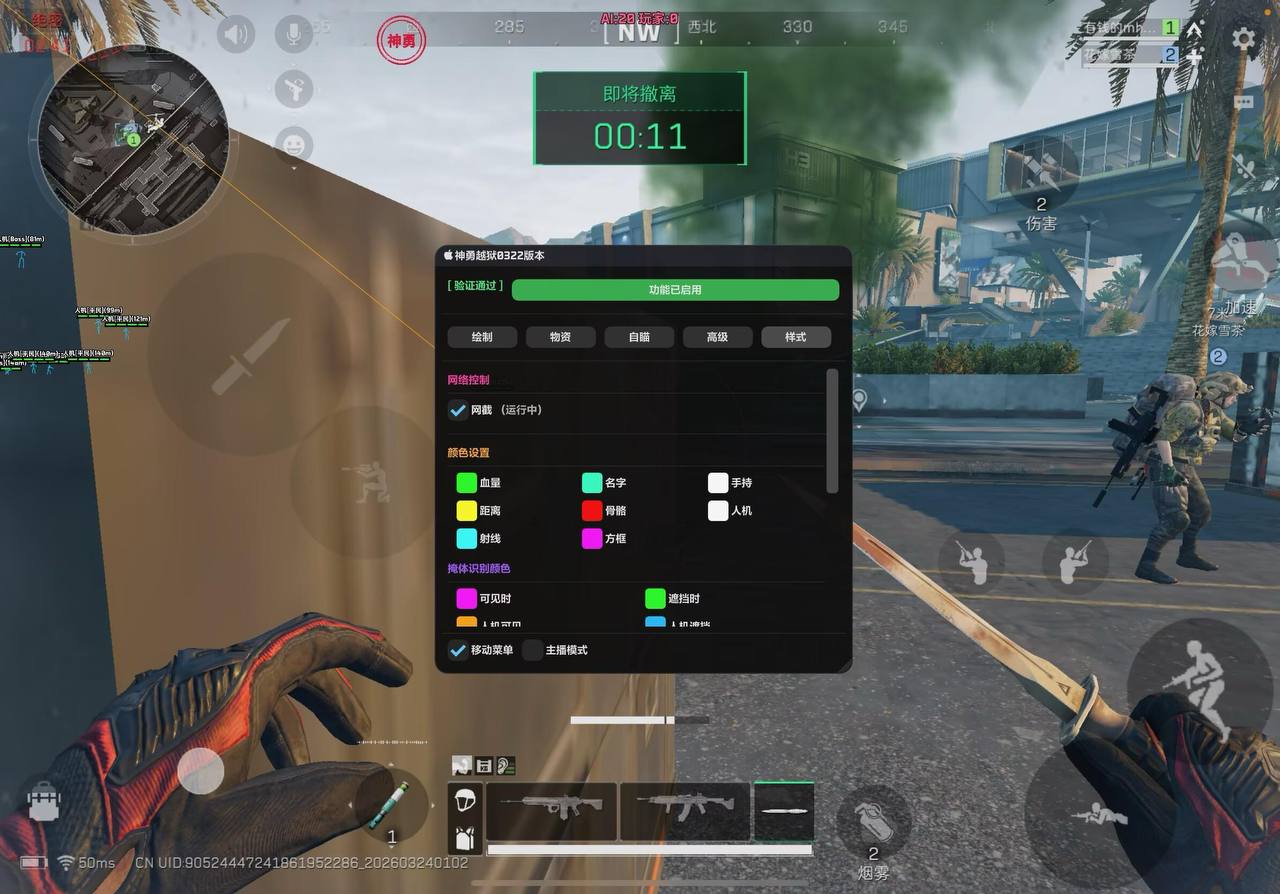Viewport: 1280px width, 894px height.
Task: Open the smiley emote icon
Action: coord(294,146)
